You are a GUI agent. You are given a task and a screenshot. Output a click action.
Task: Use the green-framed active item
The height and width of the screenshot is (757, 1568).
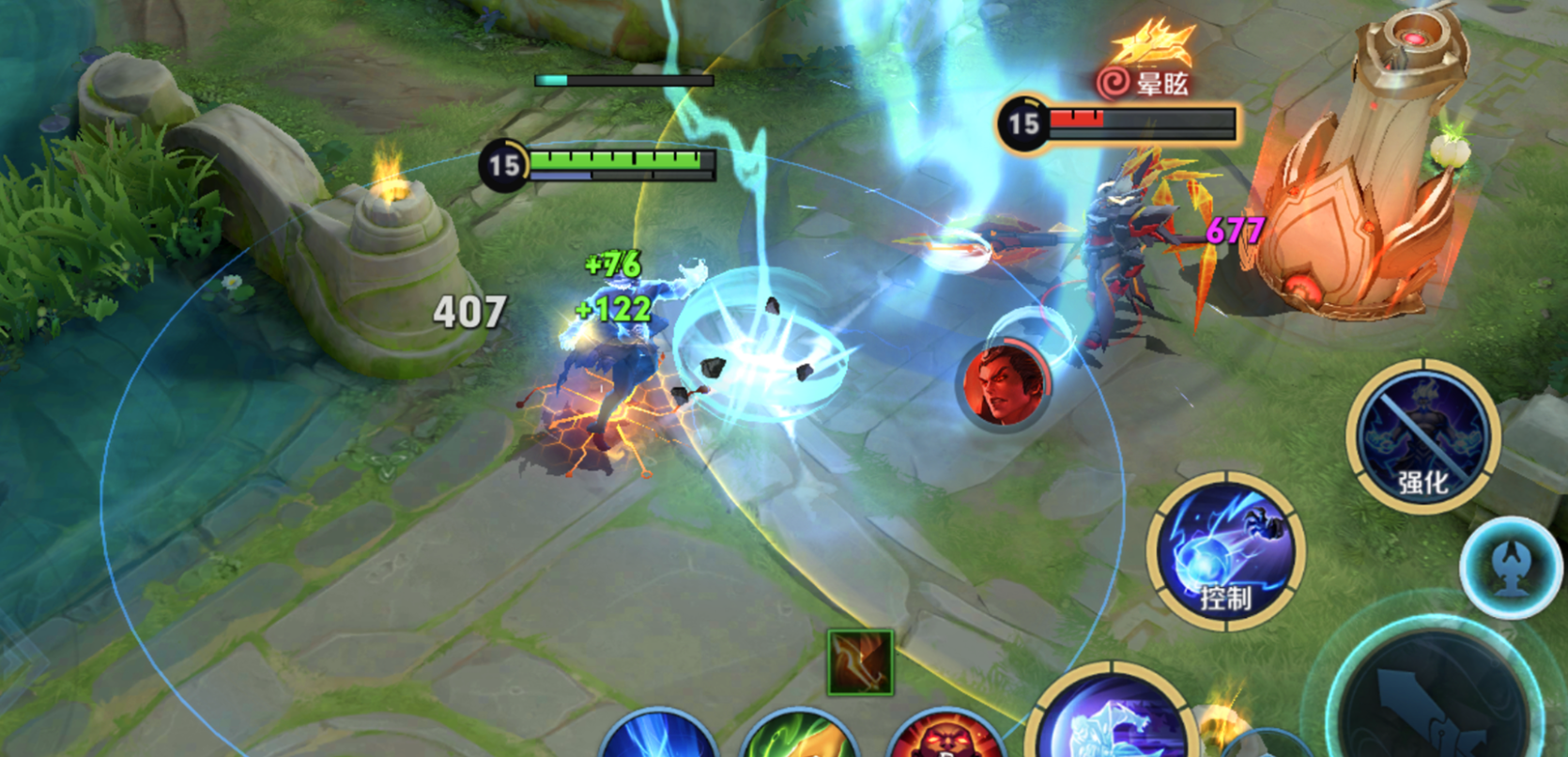pyautogui.click(x=860, y=662)
